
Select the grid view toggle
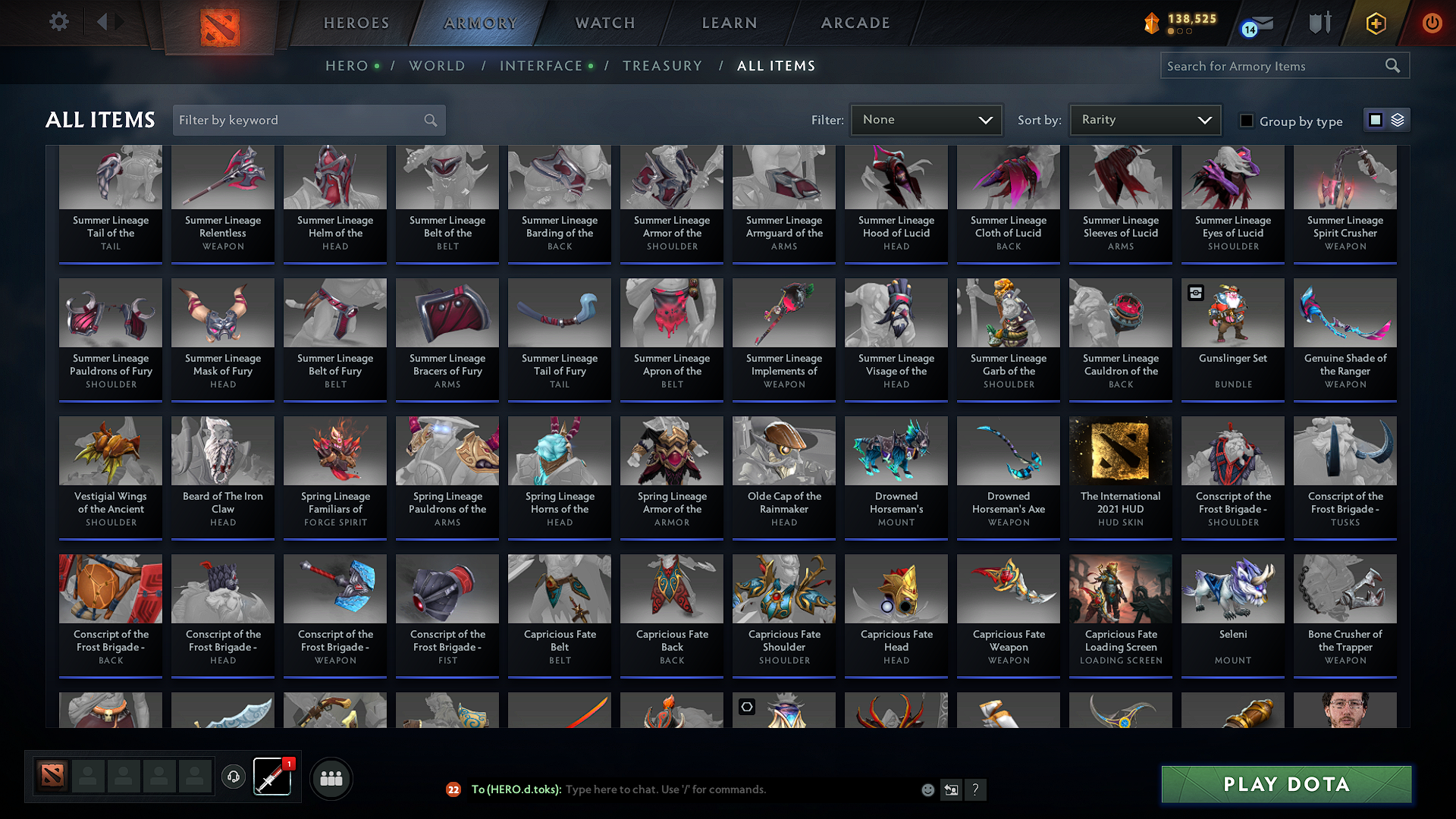[1376, 120]
